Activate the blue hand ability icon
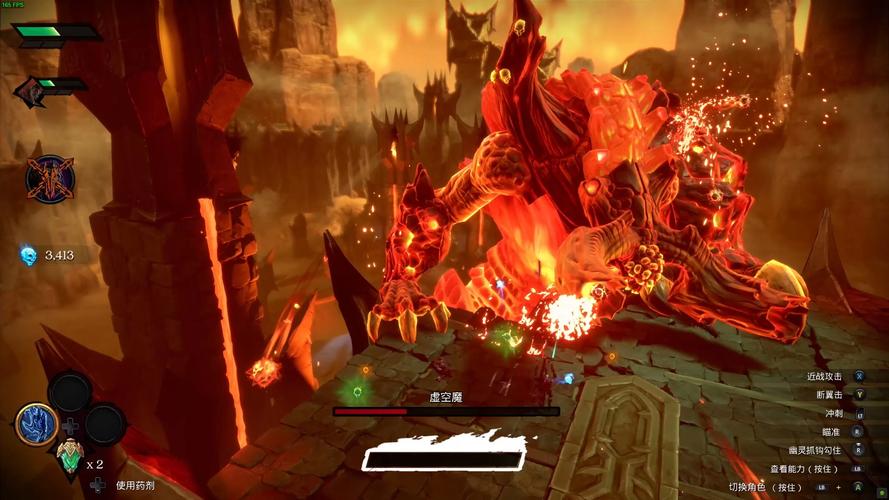Screen dimensions: 889x500 [37, 424]
